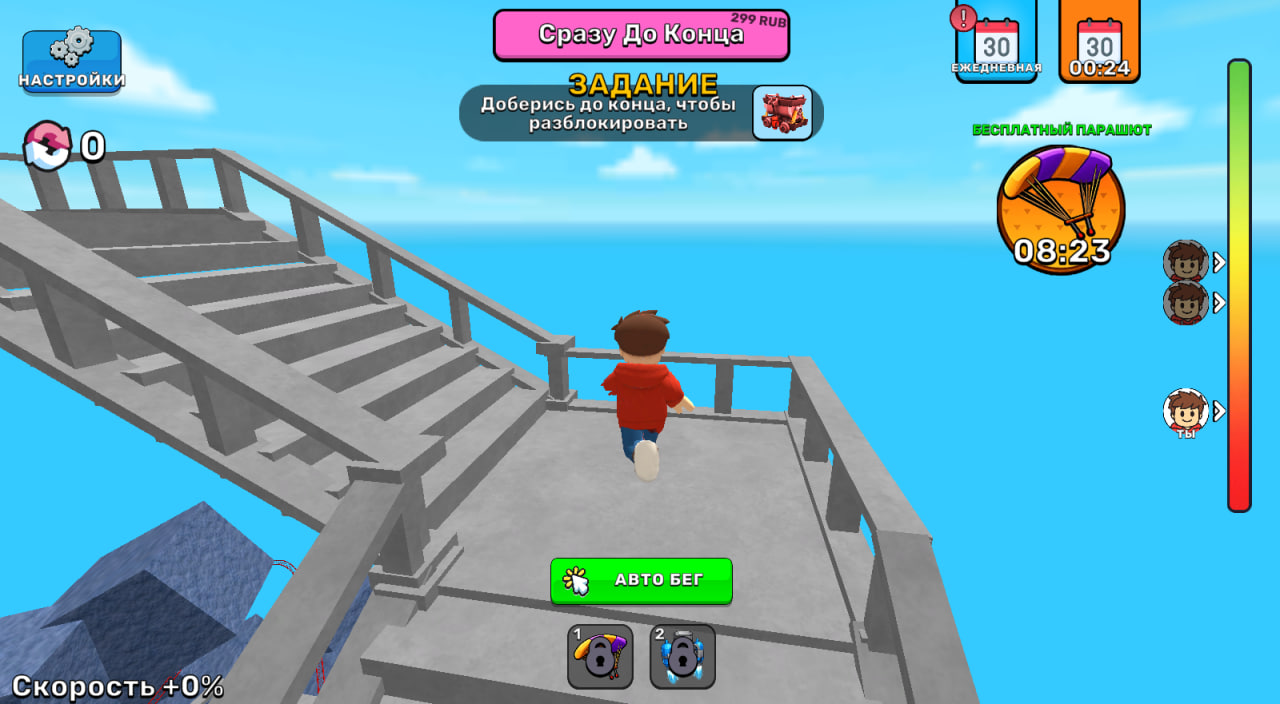Select locked jetpack hotbar slot 2

[682, 656]
